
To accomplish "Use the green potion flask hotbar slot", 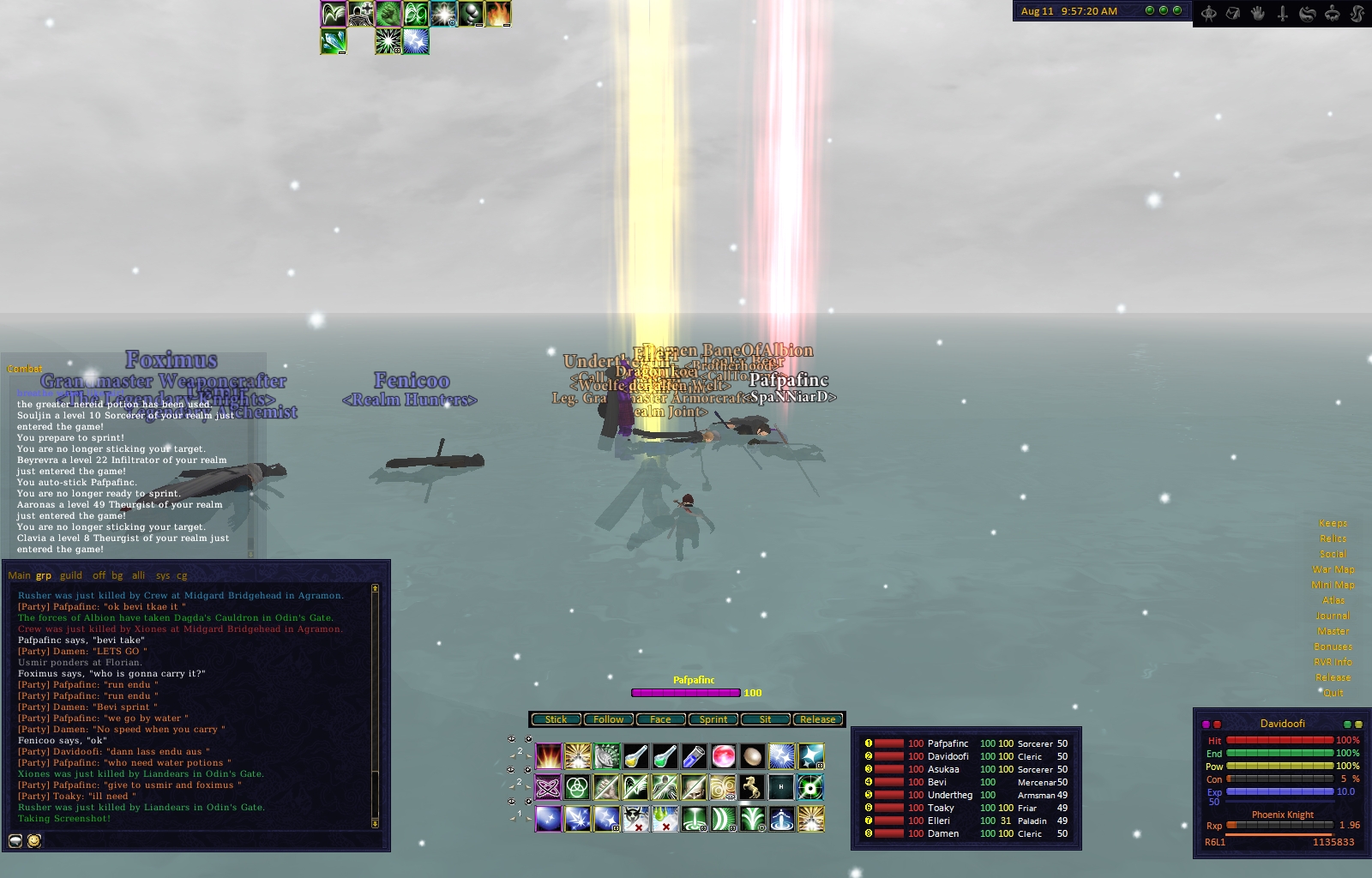I will pos(665,756).
